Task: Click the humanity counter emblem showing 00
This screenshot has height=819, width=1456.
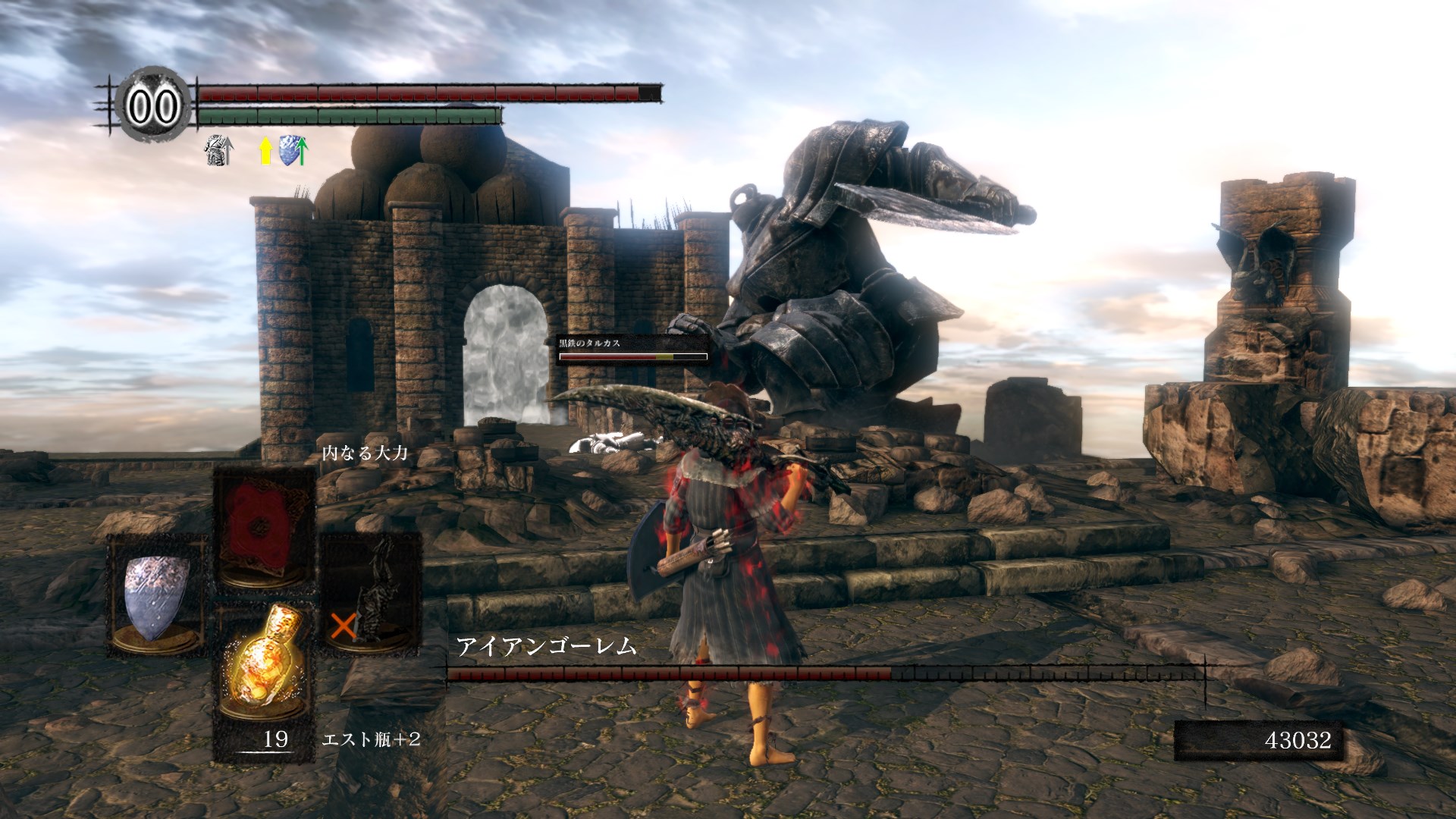Action: click(152, 105)
